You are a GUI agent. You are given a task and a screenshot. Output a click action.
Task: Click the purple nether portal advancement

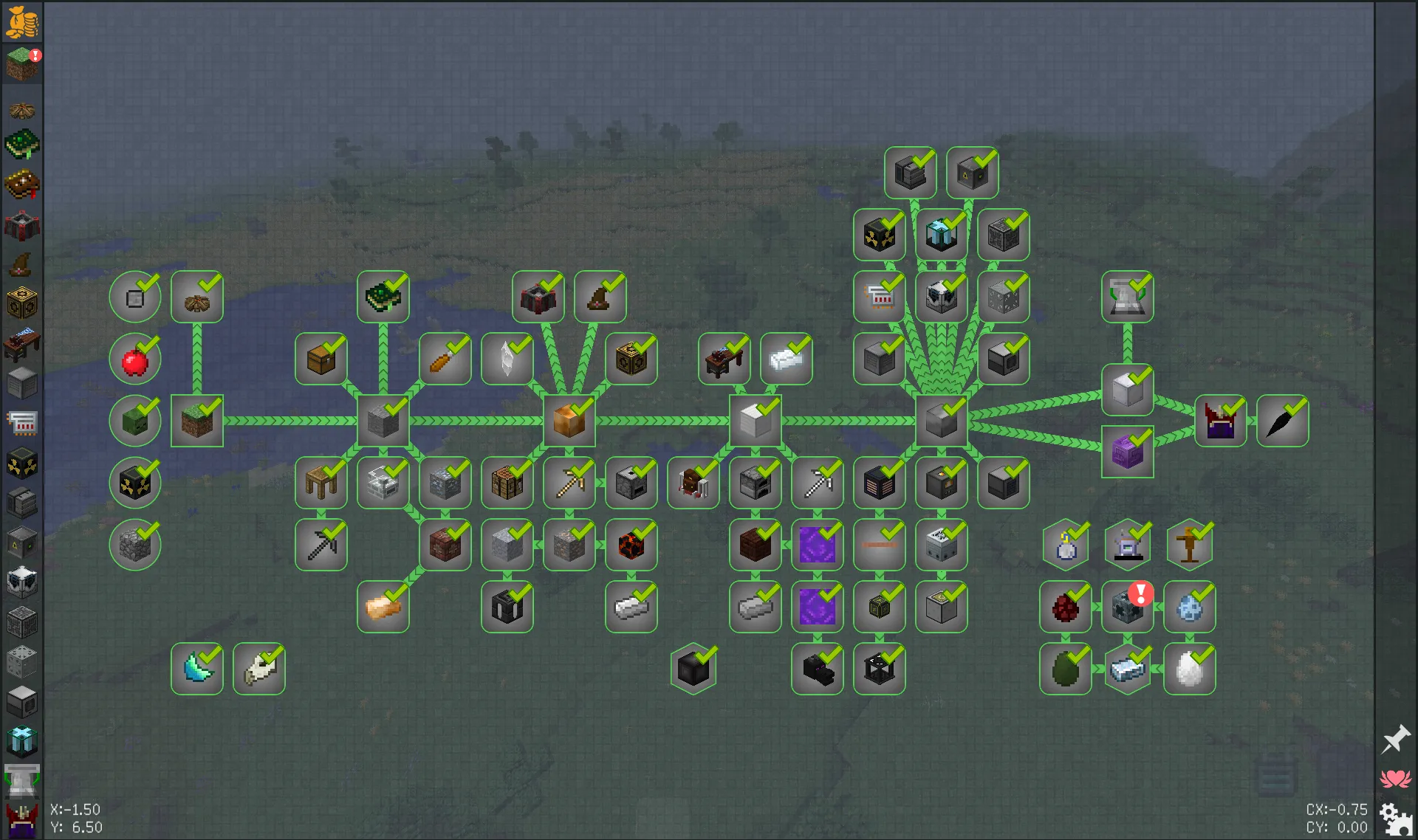tap(817, 545)
